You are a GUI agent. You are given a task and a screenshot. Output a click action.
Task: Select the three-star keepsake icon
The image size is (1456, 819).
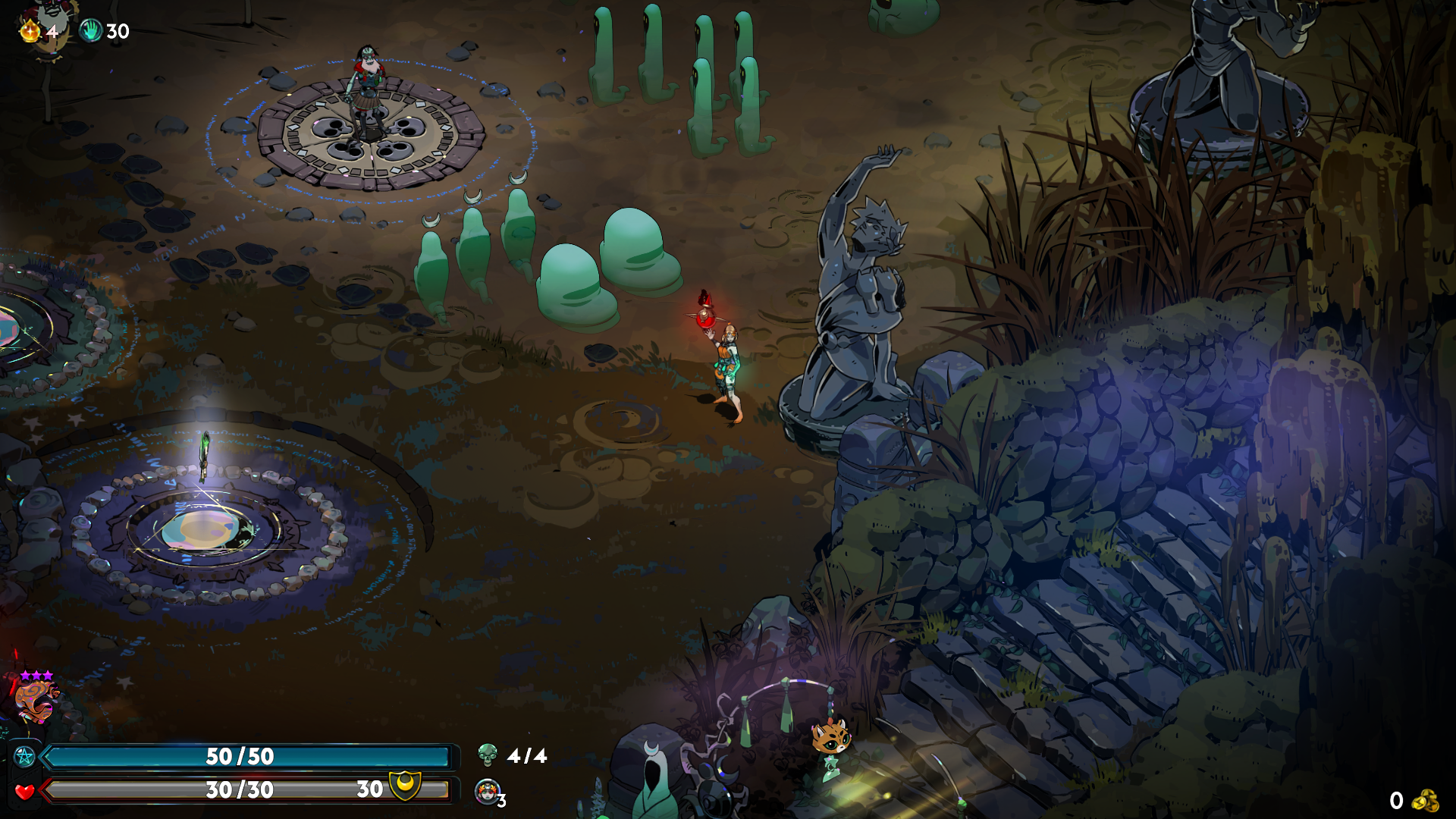tap(36, 699)
